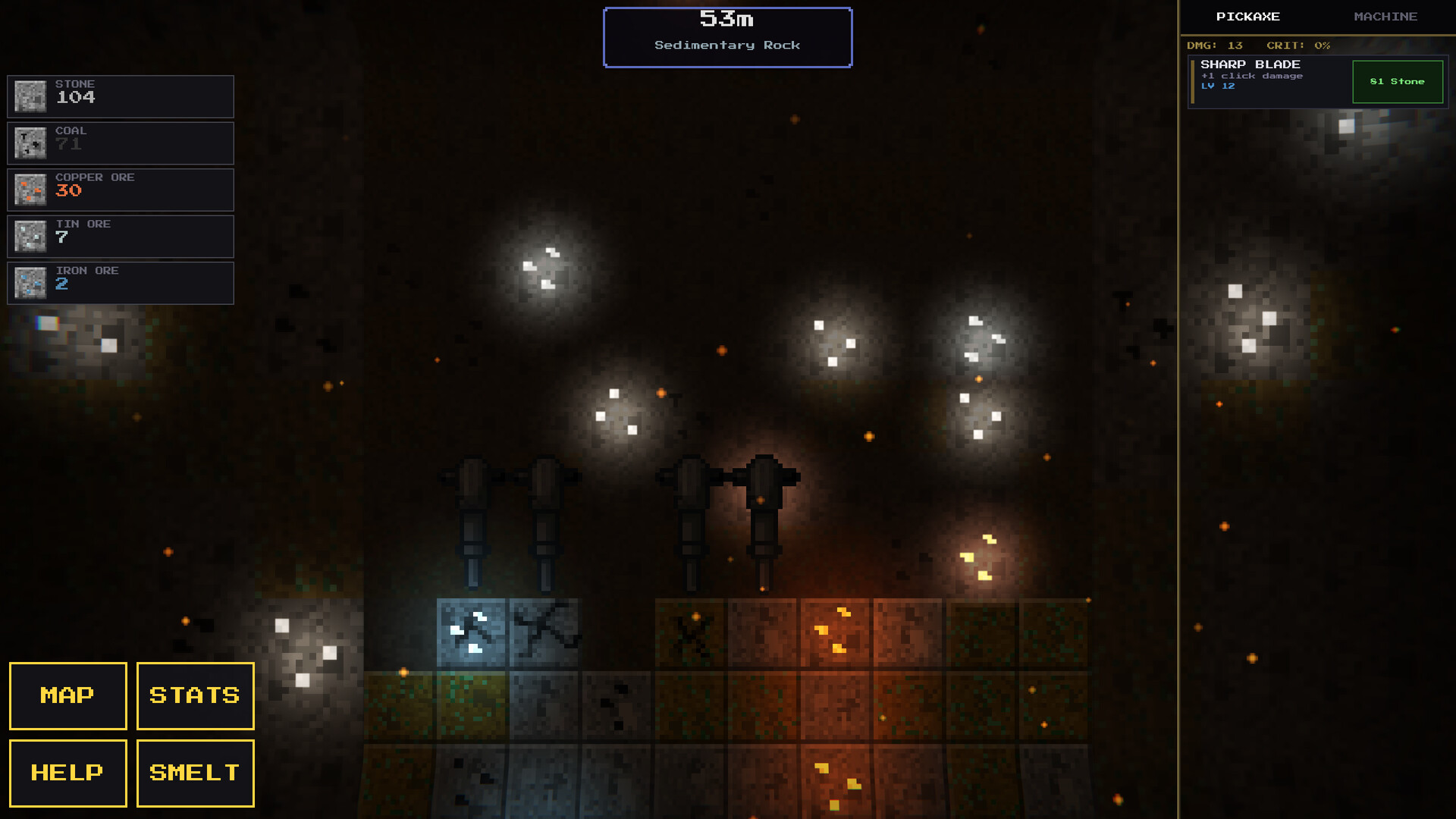Open the HELP menu
This screenshot has height=819, width=1456.
tap(67, 773)
